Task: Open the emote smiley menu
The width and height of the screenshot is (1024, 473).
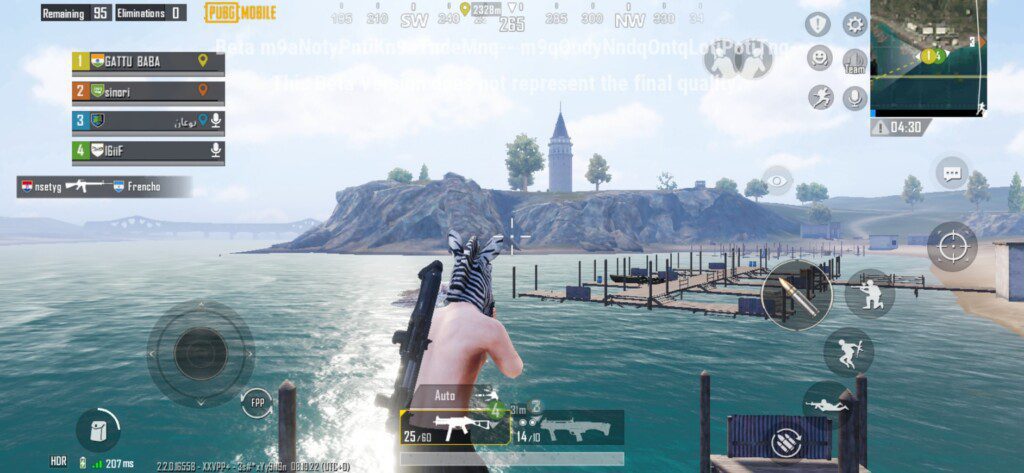Action: coord(820,58)
